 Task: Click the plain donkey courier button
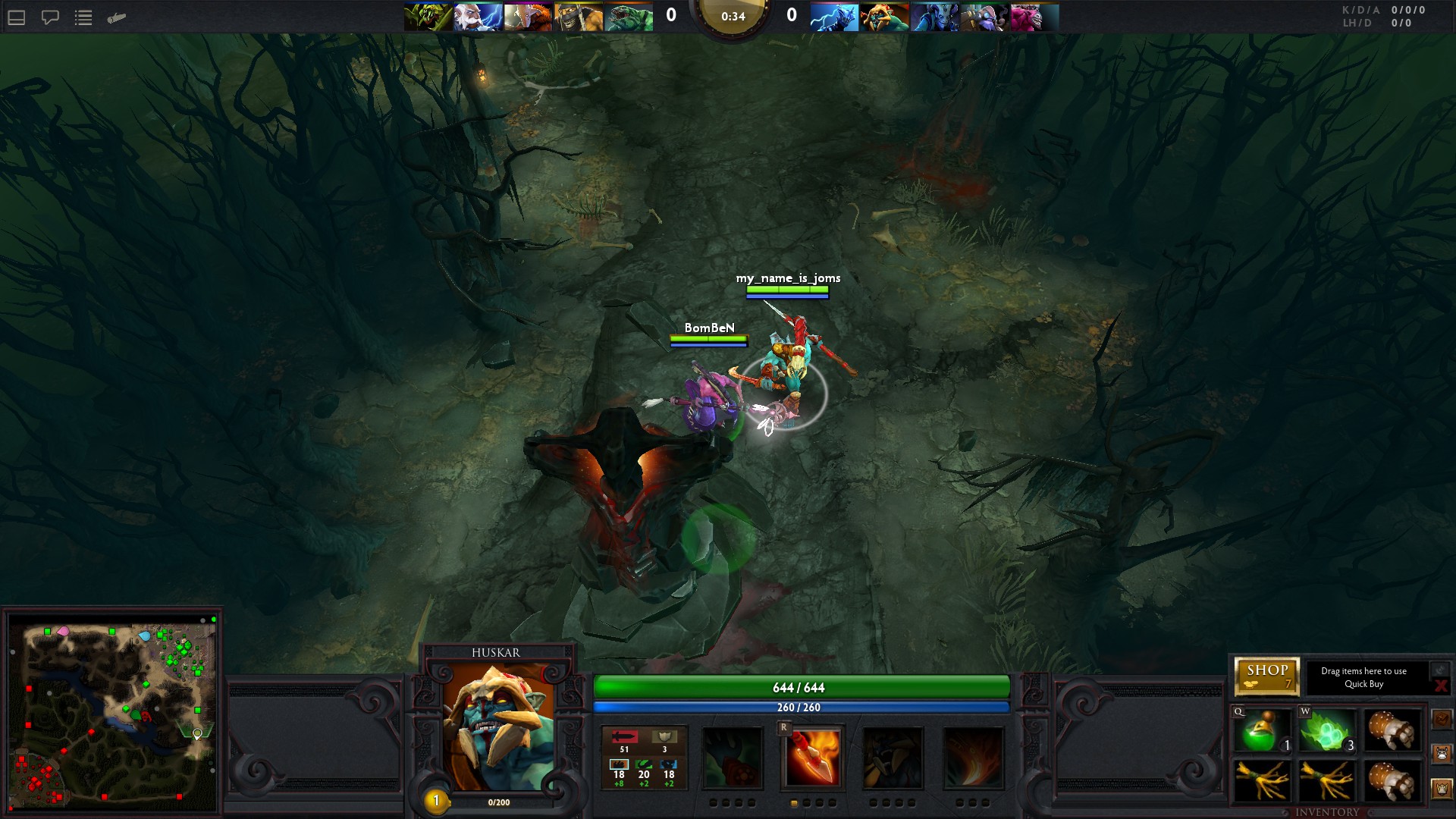click(x=1442, y=753)
